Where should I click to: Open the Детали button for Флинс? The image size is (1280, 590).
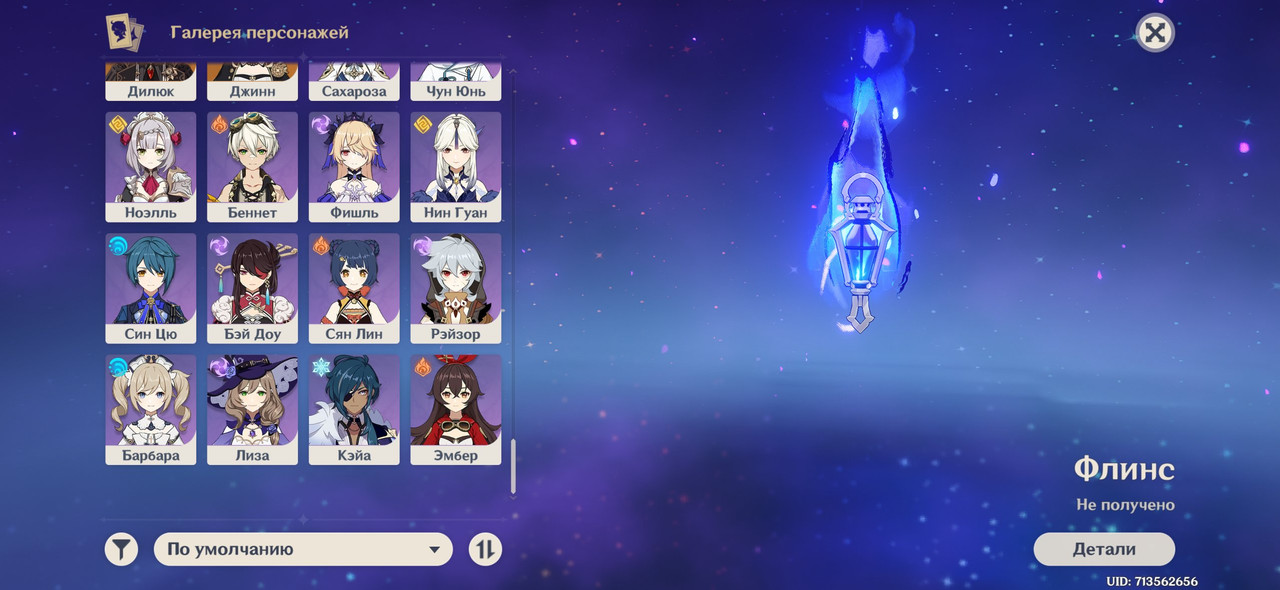click(x=1103, y=549)
